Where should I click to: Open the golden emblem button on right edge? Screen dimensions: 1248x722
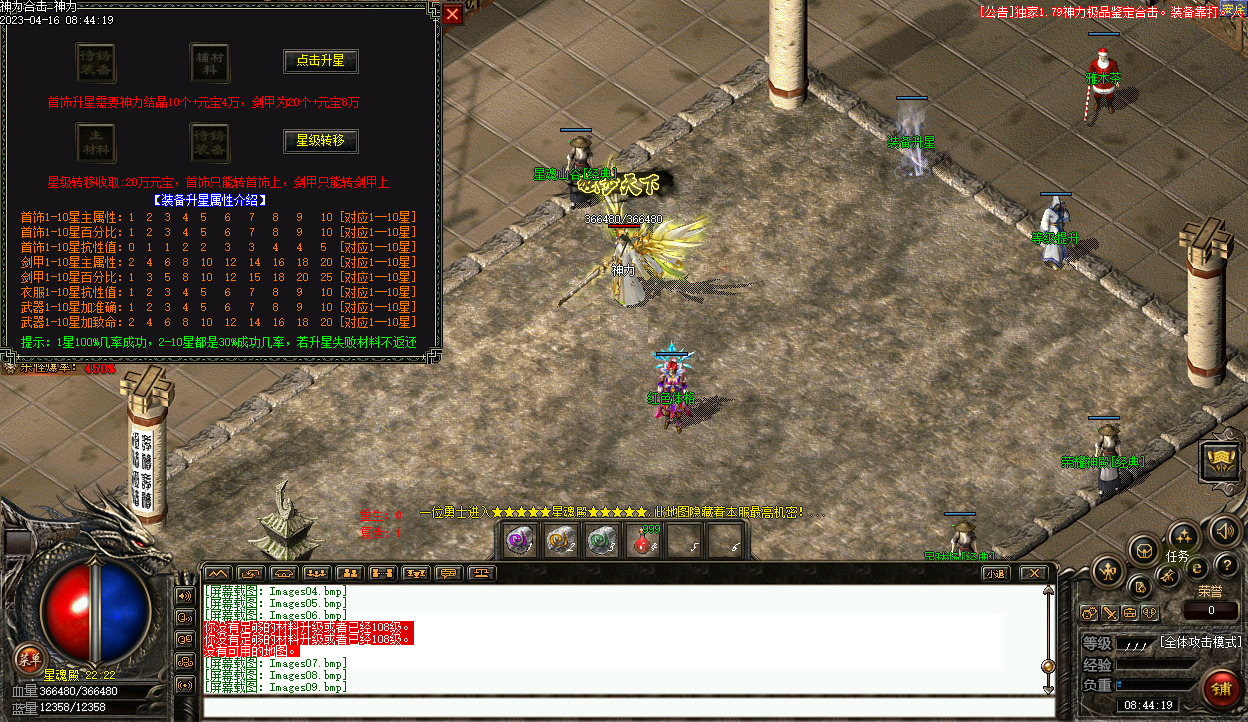point(1220,461)
